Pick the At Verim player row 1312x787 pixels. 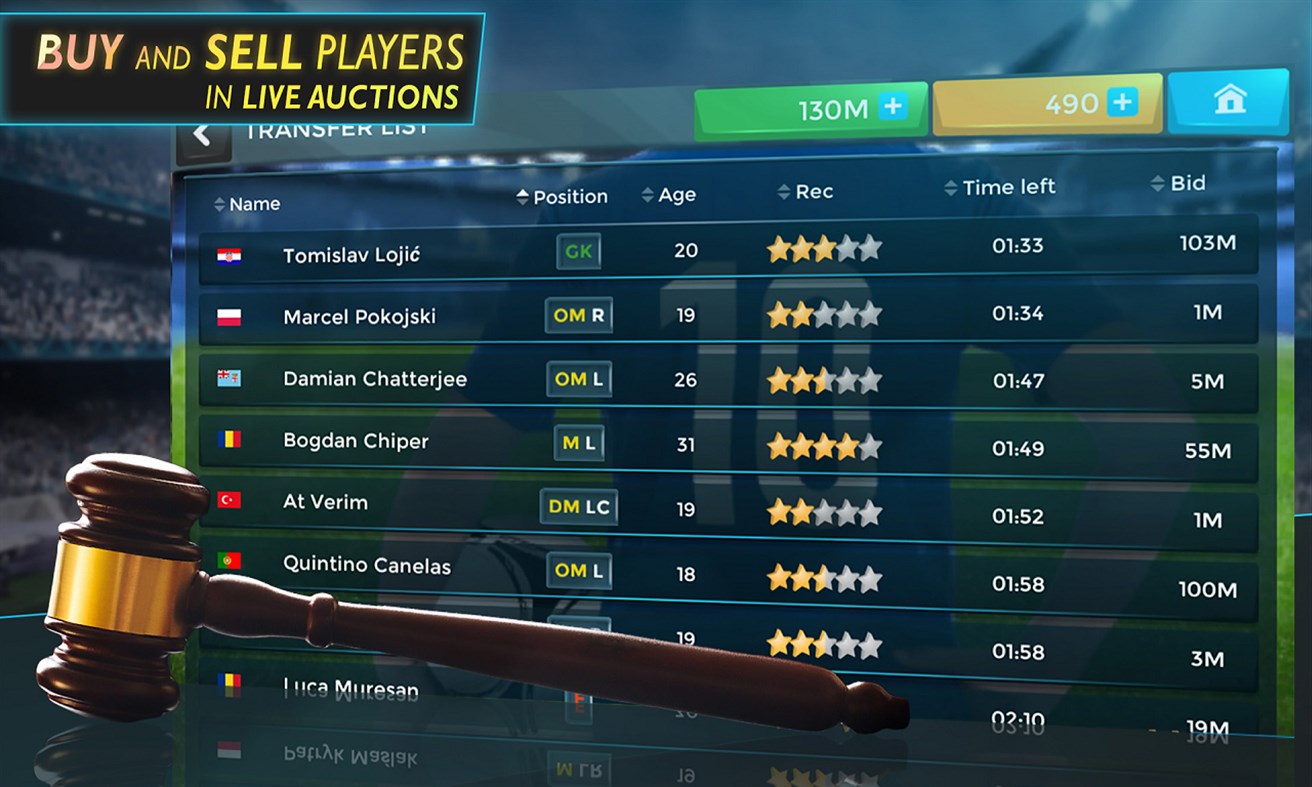click(728, 510)
